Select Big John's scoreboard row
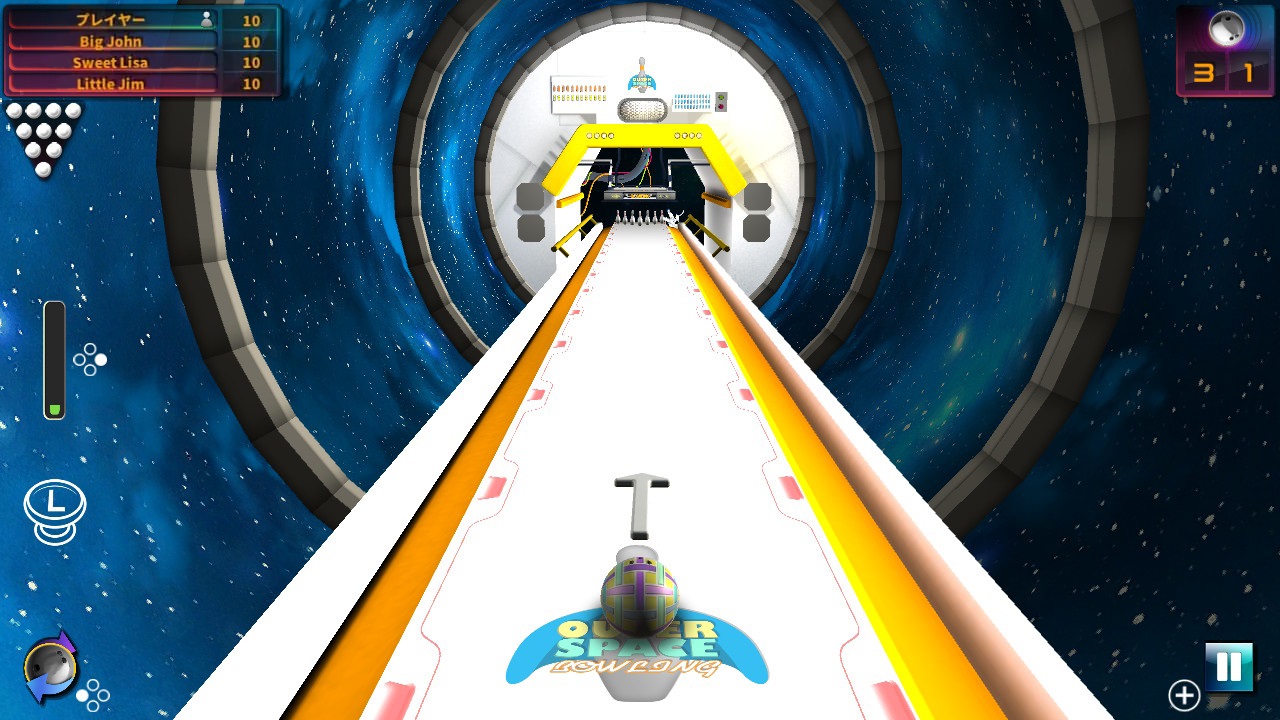The image size is (1280, 720). click(x=110, y=40)
